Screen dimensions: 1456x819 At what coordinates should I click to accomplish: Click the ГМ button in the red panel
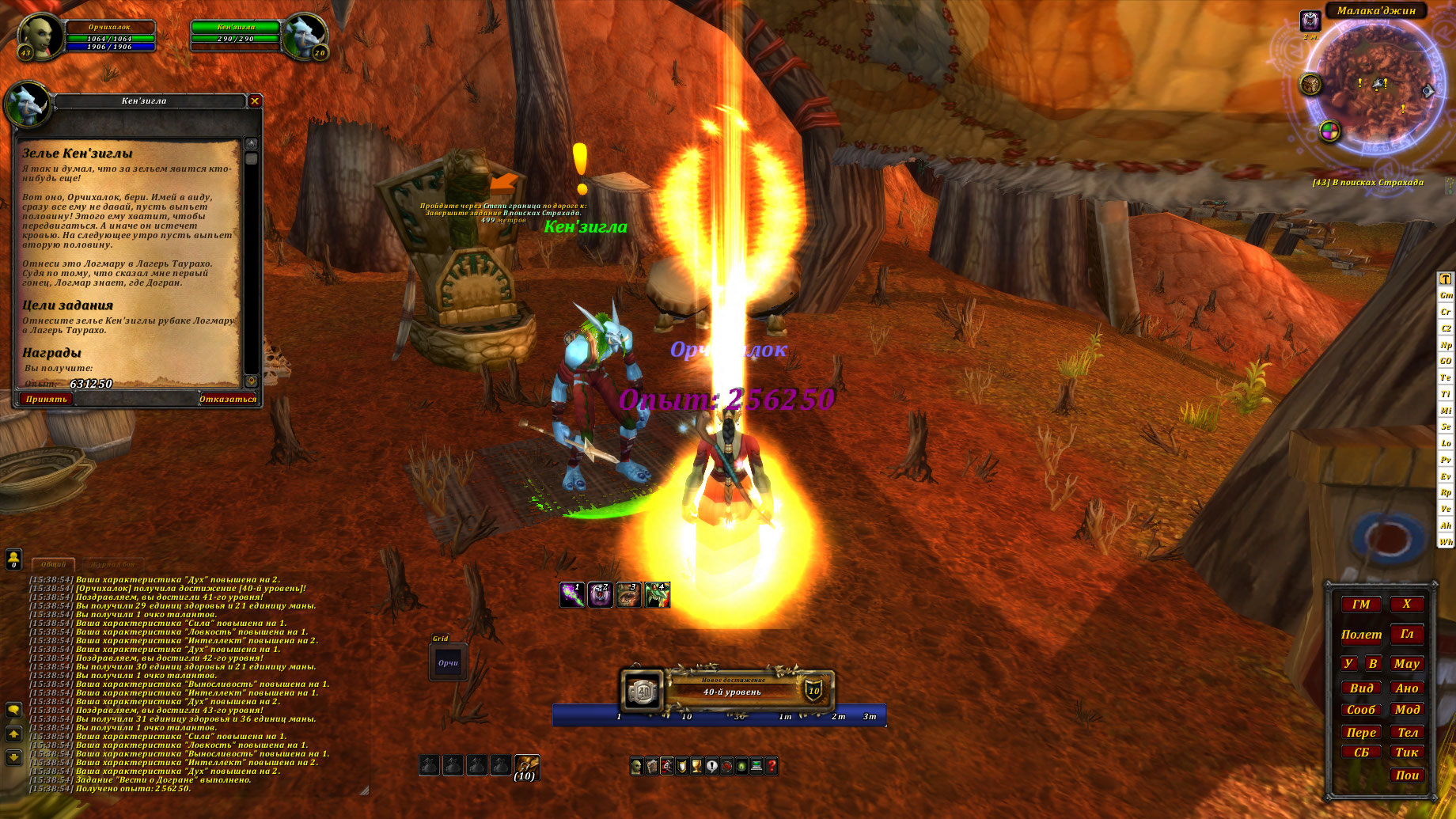coord(1361,605)
